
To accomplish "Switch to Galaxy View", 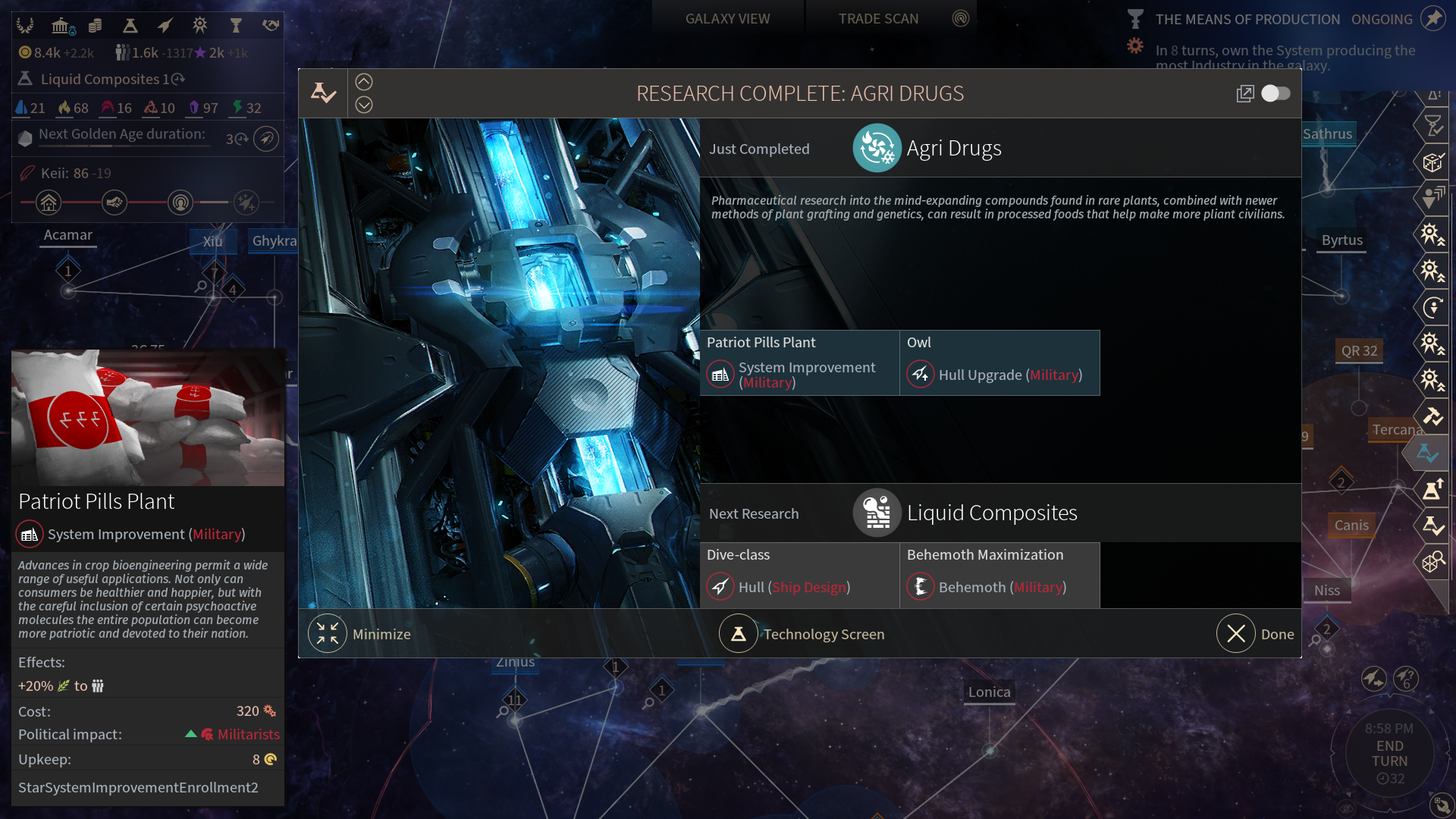I will 727,19.
